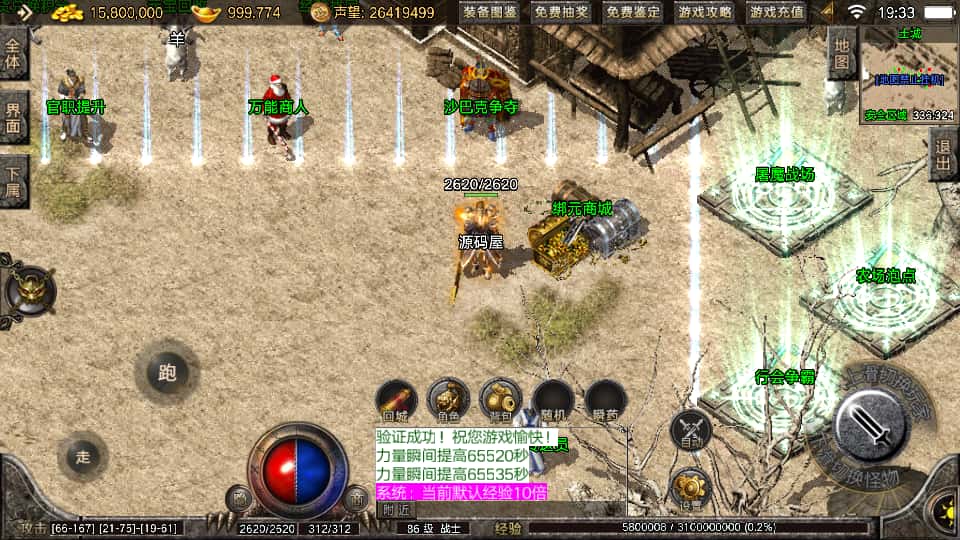The image size is (960, 540).
Task: Open the 免费鉴定 free appraisal menu
Action: pos(634,13)
